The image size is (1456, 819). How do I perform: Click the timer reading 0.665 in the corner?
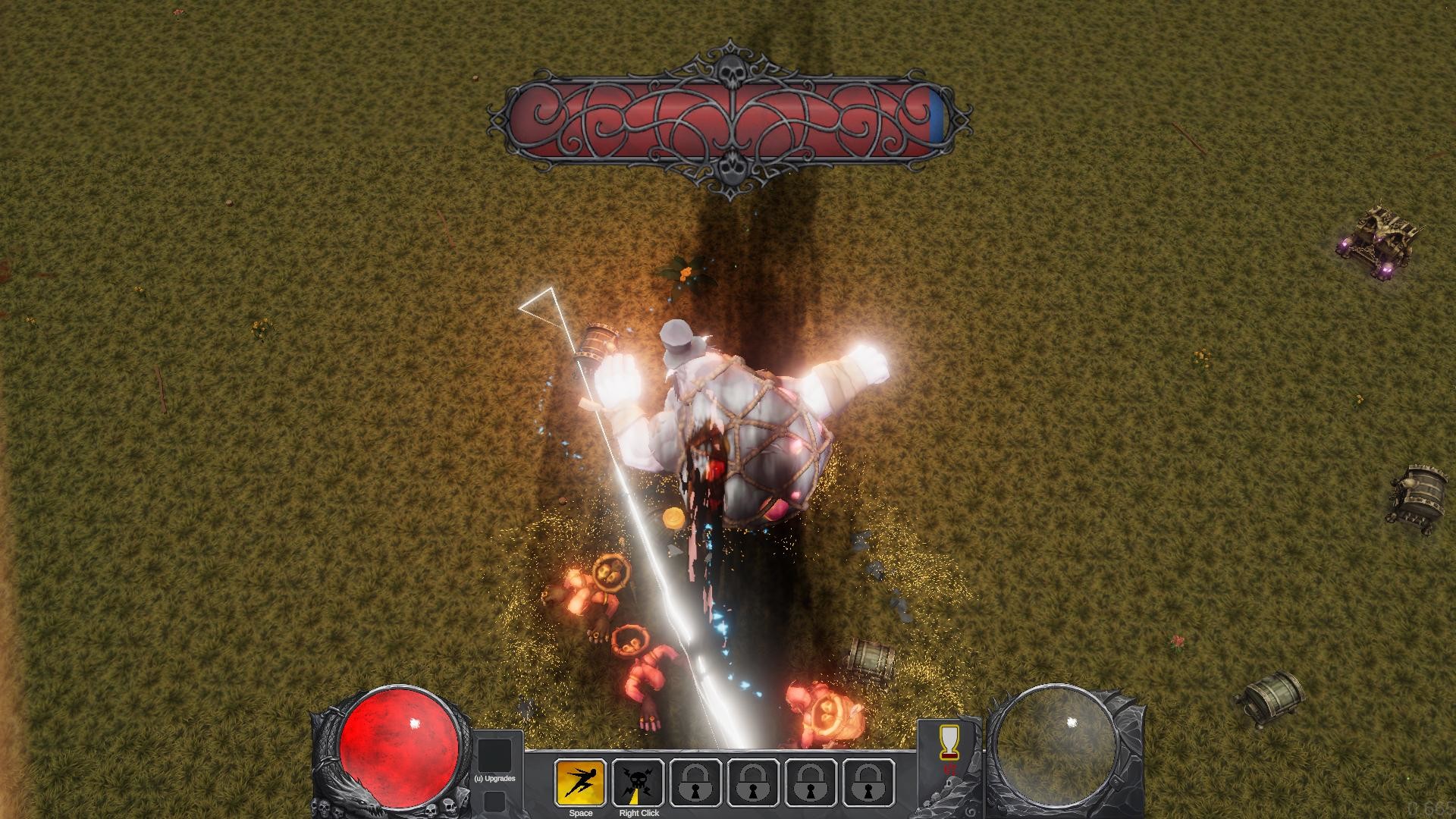coord(1429,809)
